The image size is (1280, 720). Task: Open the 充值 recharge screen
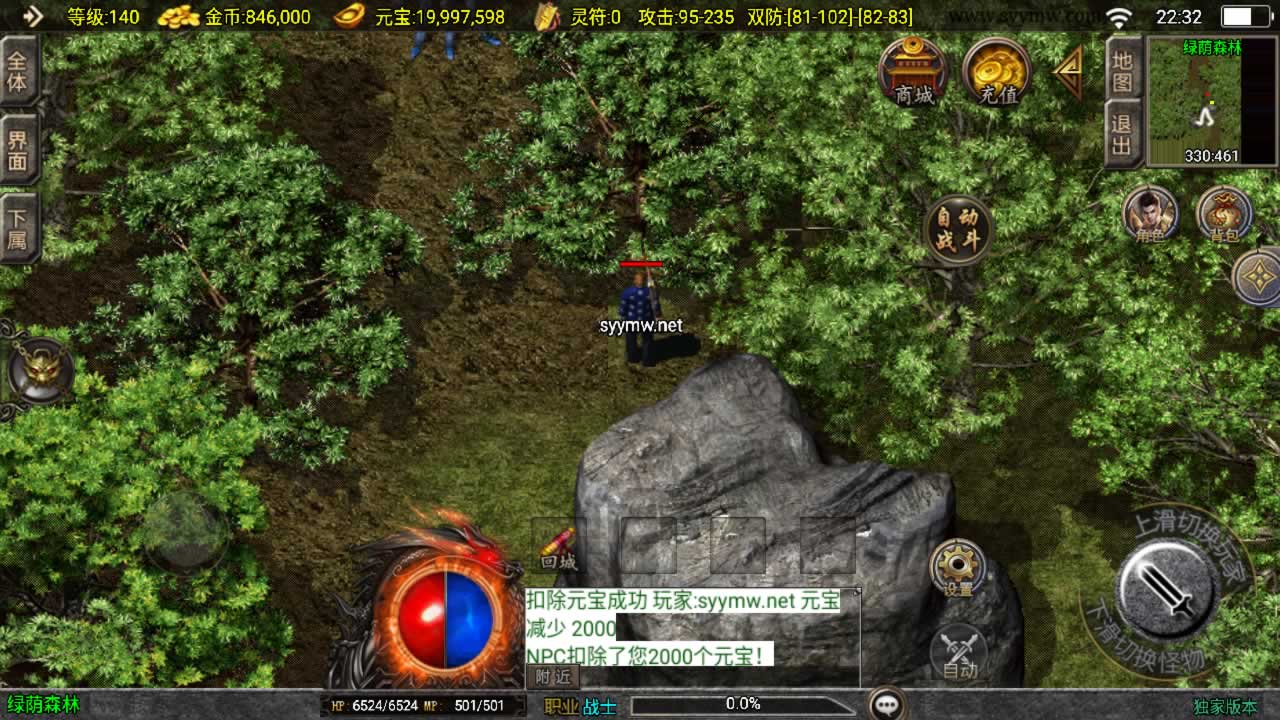click(996, 73)
